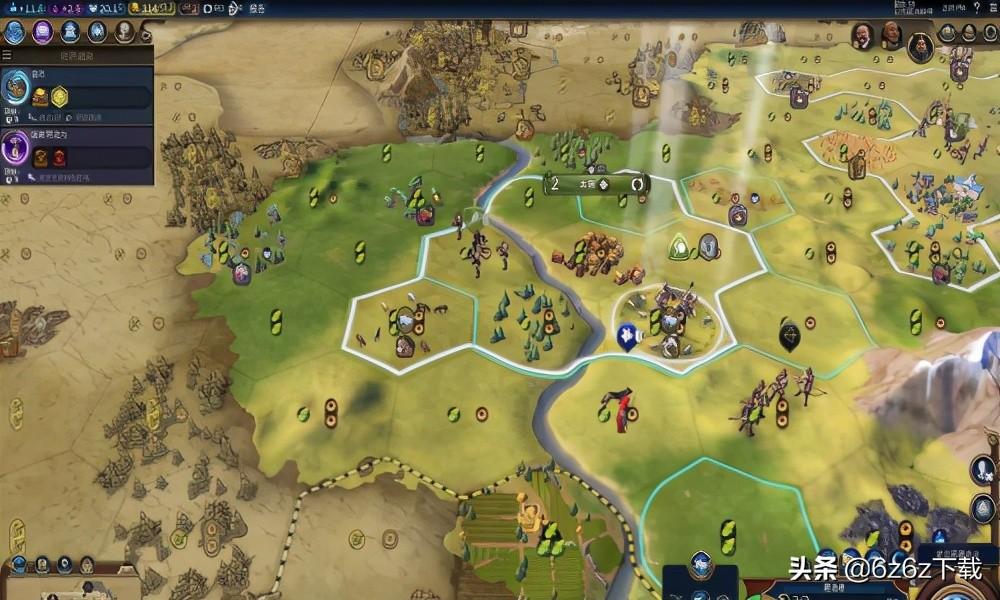The width and height of the screenshot is (1000, 600).
Task: Toggle the research panel list menu icon
Action: (7, 54)
